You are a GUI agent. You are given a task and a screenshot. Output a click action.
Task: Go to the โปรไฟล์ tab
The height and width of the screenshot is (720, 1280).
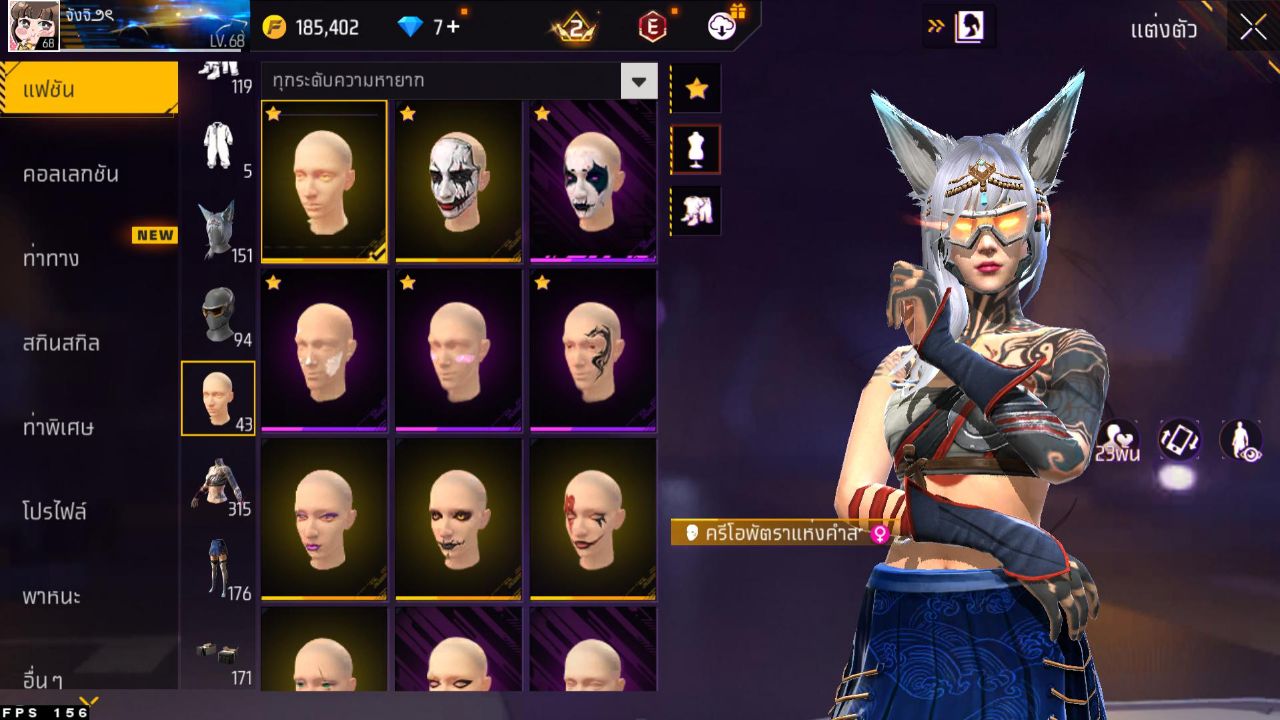(x=55, y=512)
